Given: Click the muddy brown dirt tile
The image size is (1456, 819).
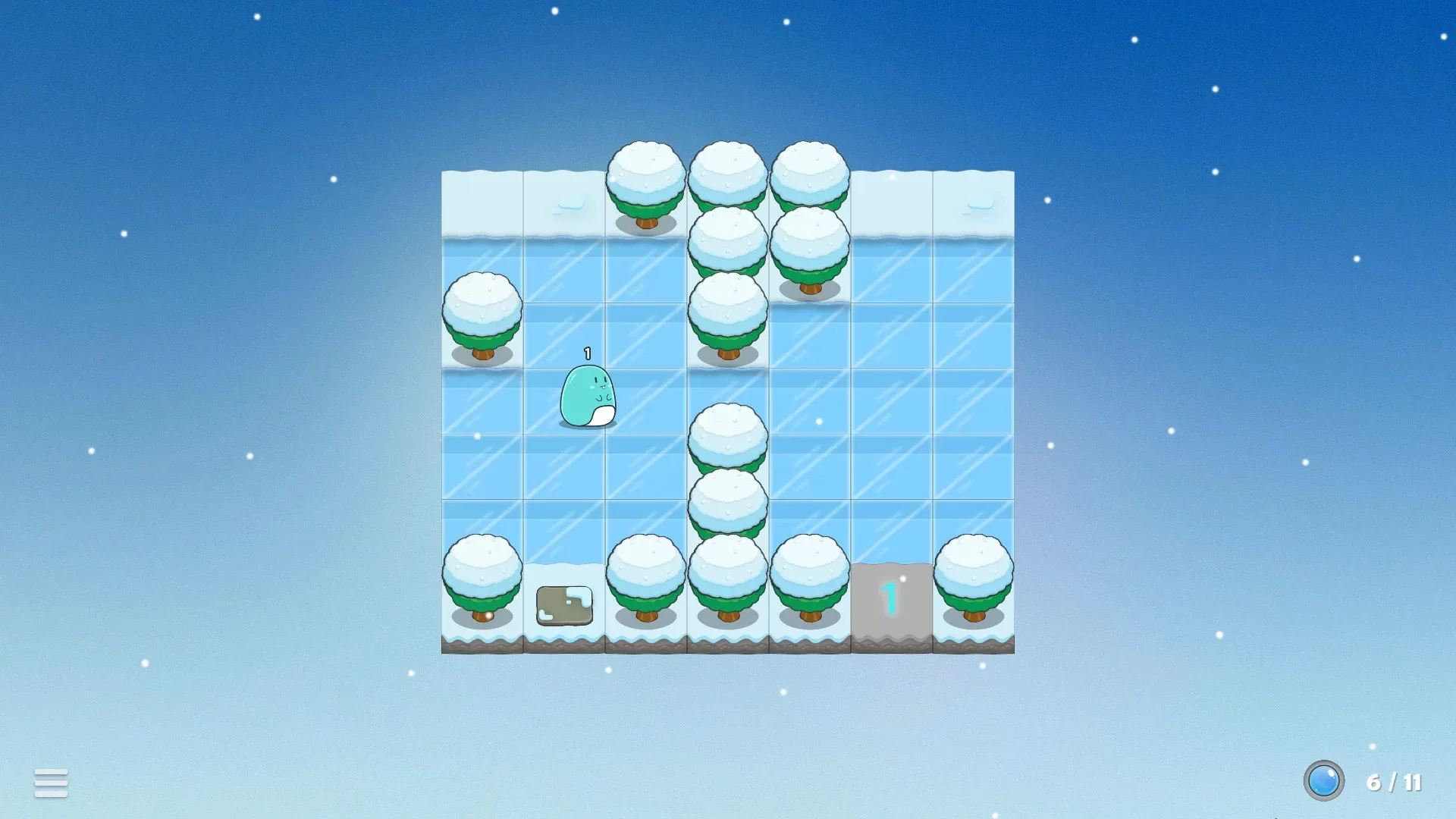Looking at the screenshot, I should click(564, 607).
